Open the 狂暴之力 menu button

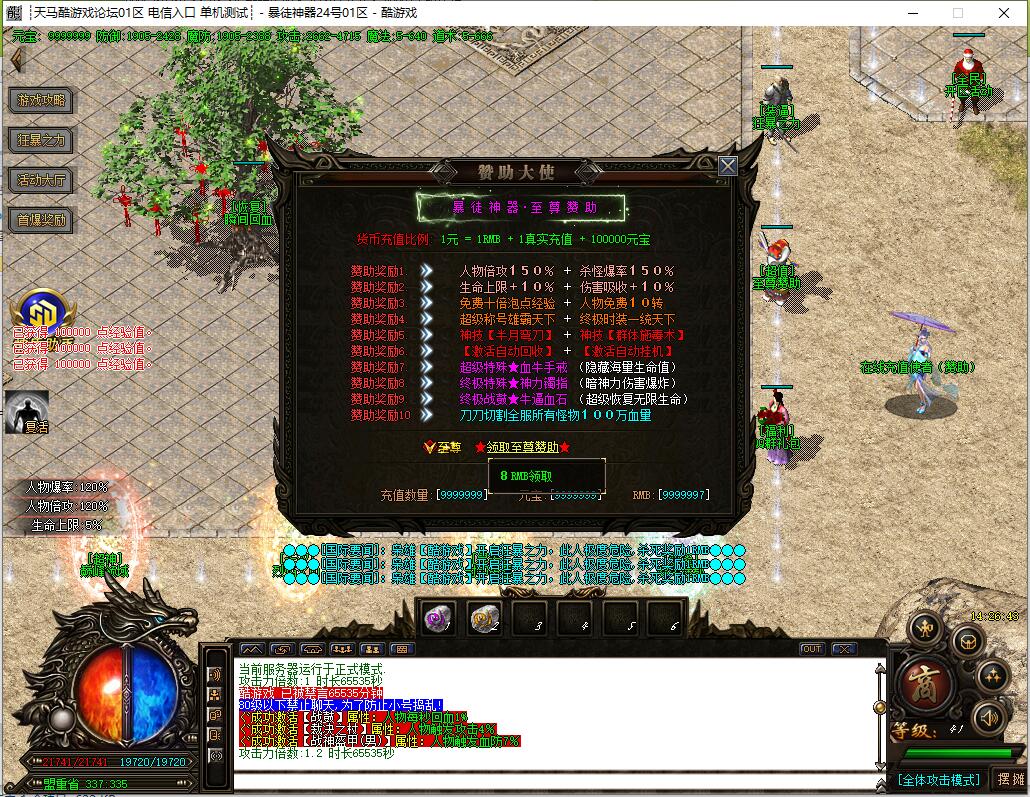tap(42, 140)
